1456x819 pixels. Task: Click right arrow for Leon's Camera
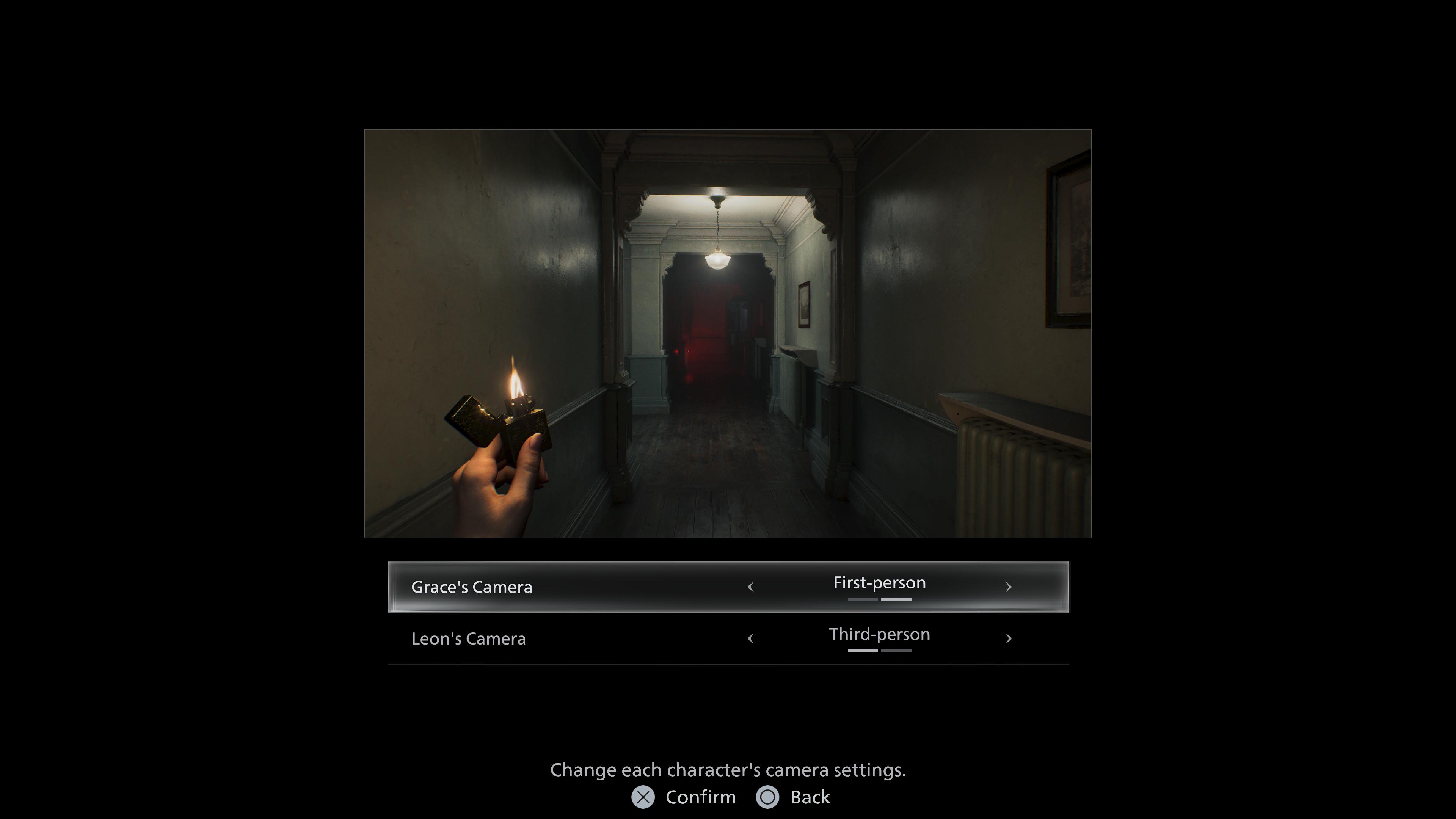1008,639
